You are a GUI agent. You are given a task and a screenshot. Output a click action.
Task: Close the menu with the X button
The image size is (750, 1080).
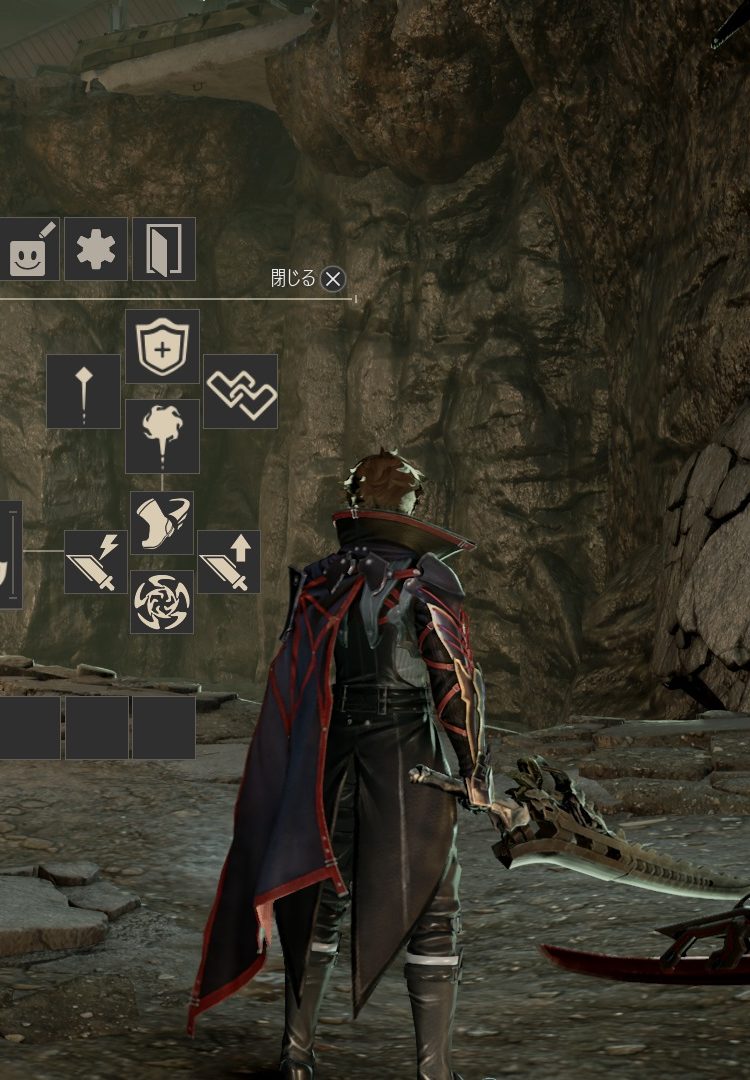click(x=333, y=279)
